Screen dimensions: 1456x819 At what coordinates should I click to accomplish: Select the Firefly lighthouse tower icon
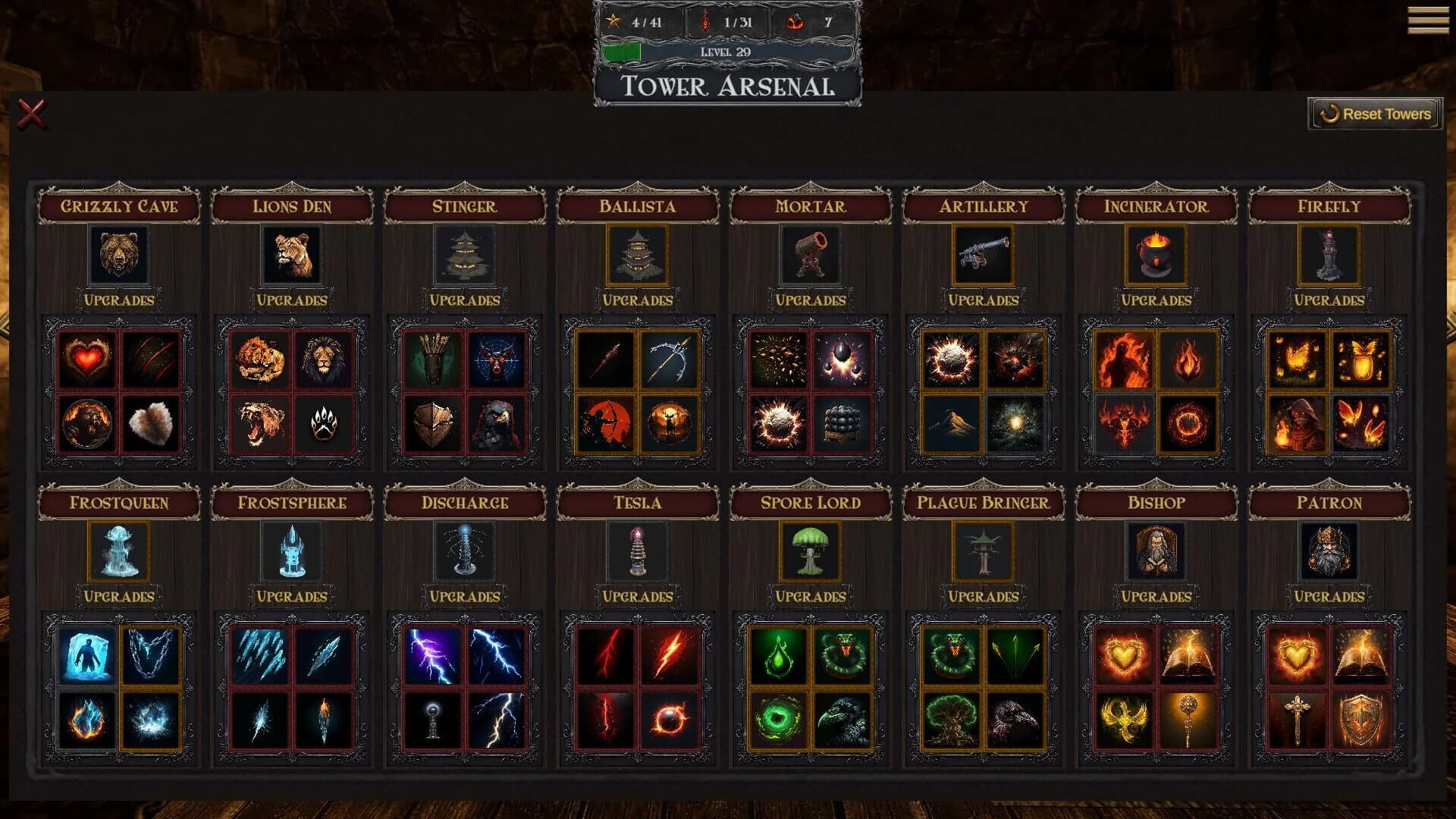click(x=1329, y=255)
